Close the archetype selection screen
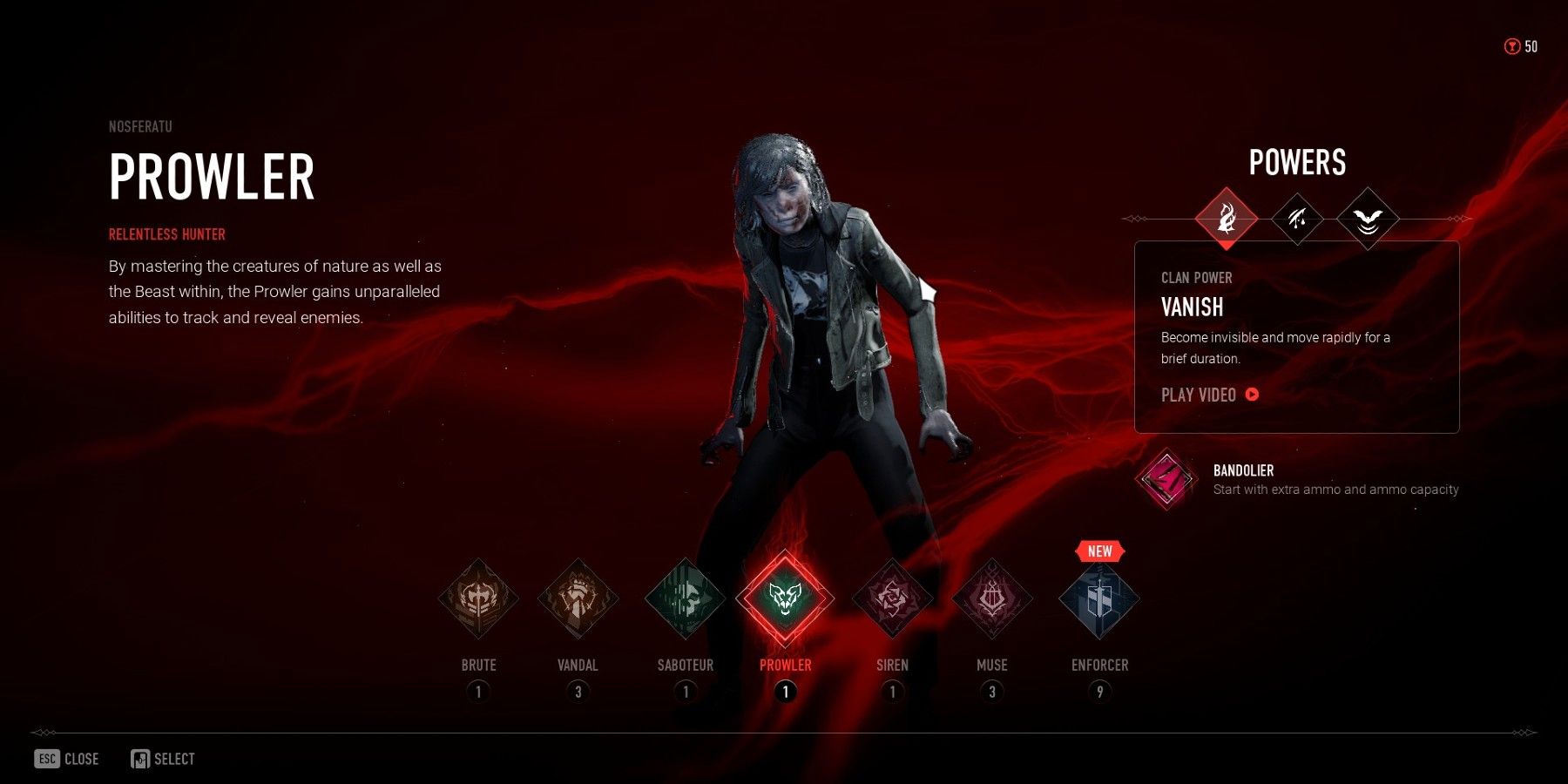 click(67, 759)
